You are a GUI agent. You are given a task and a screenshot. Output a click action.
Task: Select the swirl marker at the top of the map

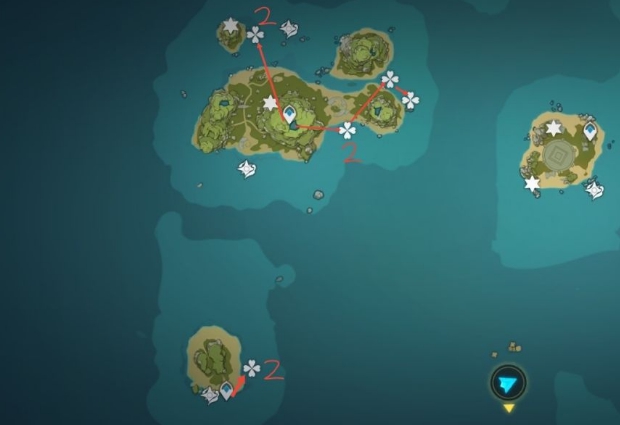coord(290,29)
